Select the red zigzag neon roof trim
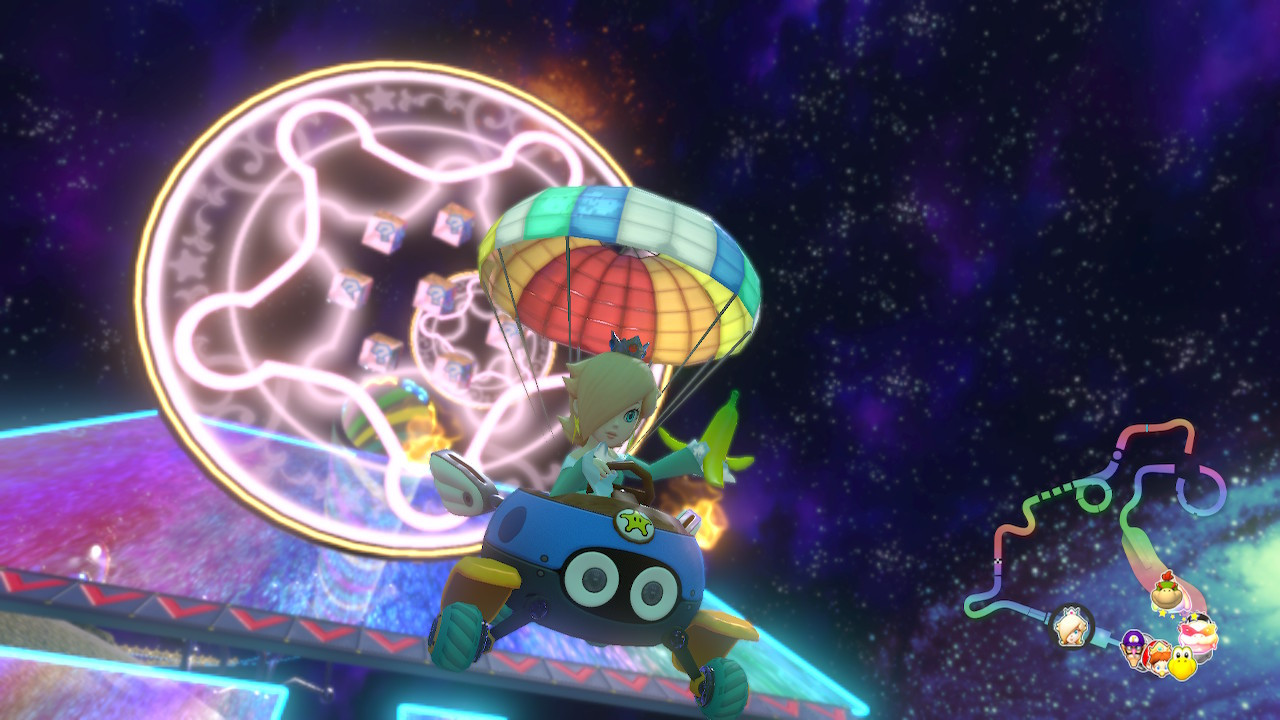The height and width of the screenshot is (720, 1280). pyautogui.click(x=200, y=610)
